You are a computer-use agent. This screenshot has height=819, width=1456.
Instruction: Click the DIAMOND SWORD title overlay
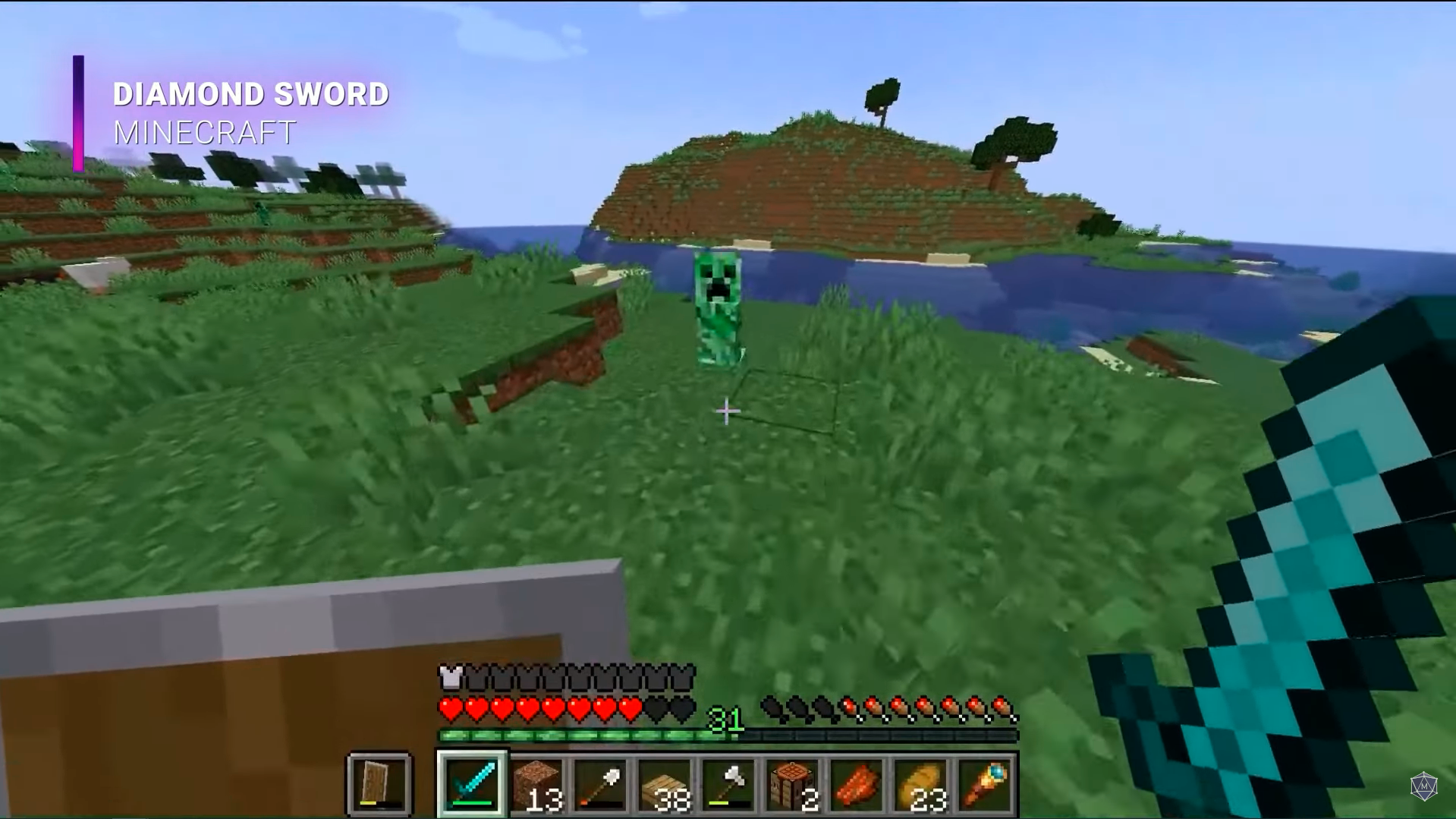[x=250, y=93]
